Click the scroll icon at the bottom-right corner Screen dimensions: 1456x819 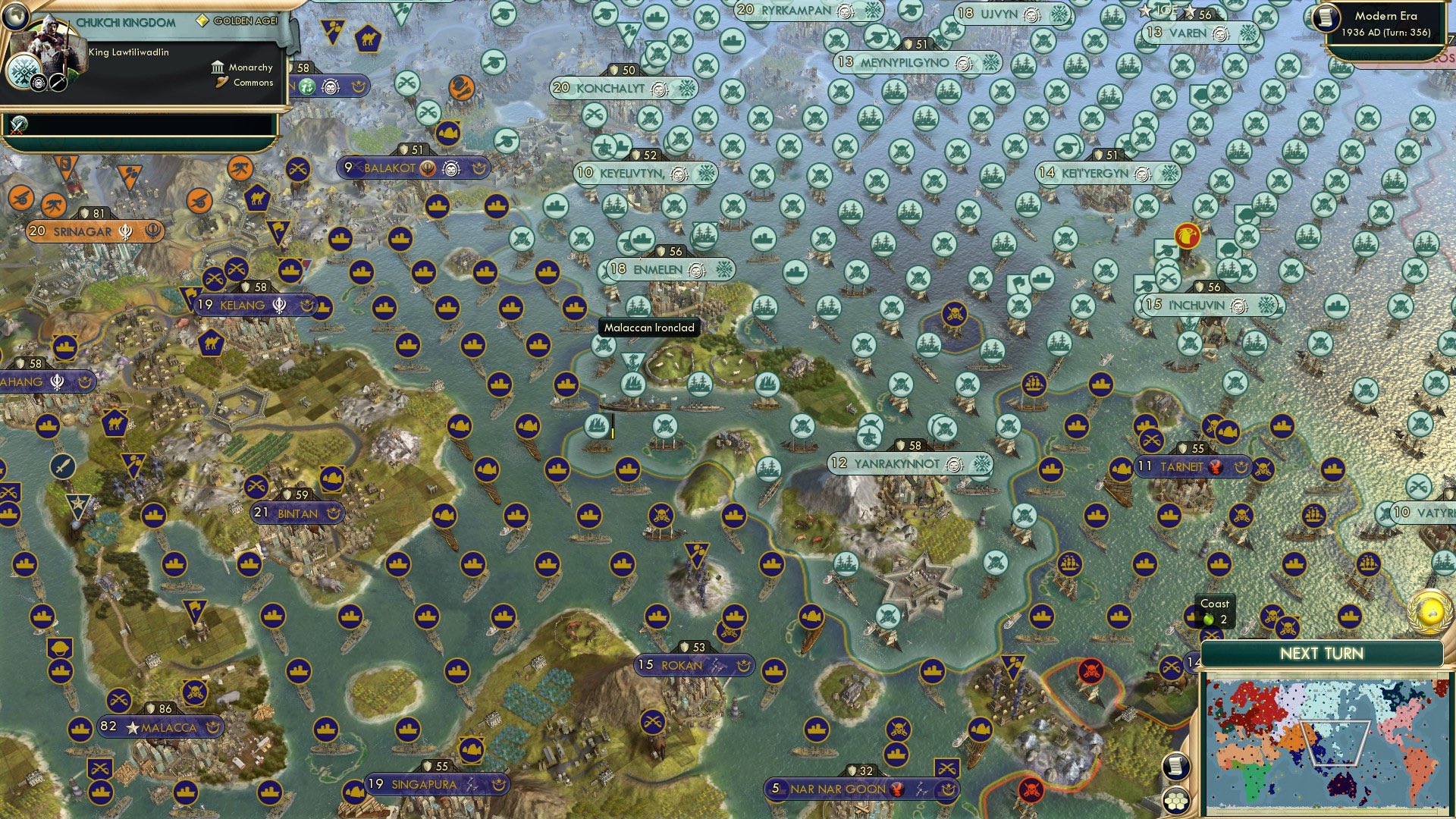[x=1178, y=767]
